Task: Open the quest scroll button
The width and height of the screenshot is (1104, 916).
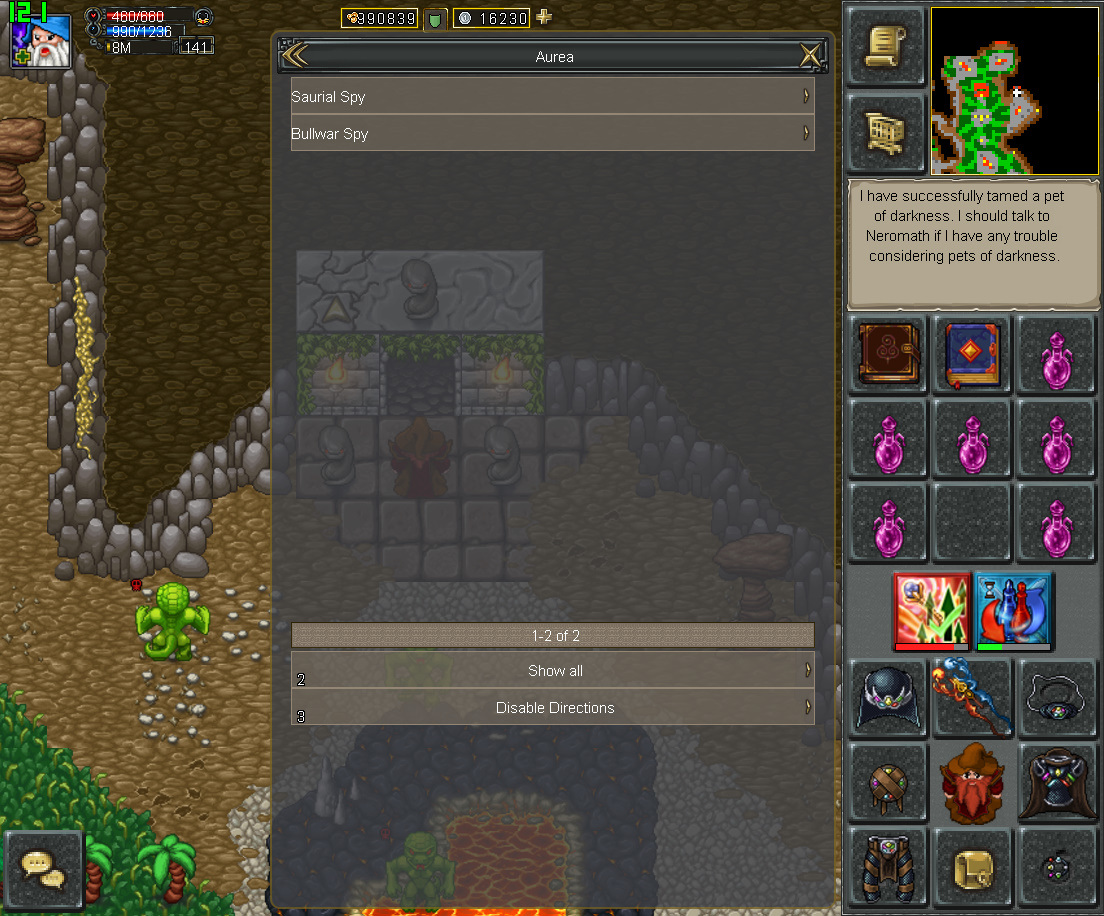Action: coord(885,46)
